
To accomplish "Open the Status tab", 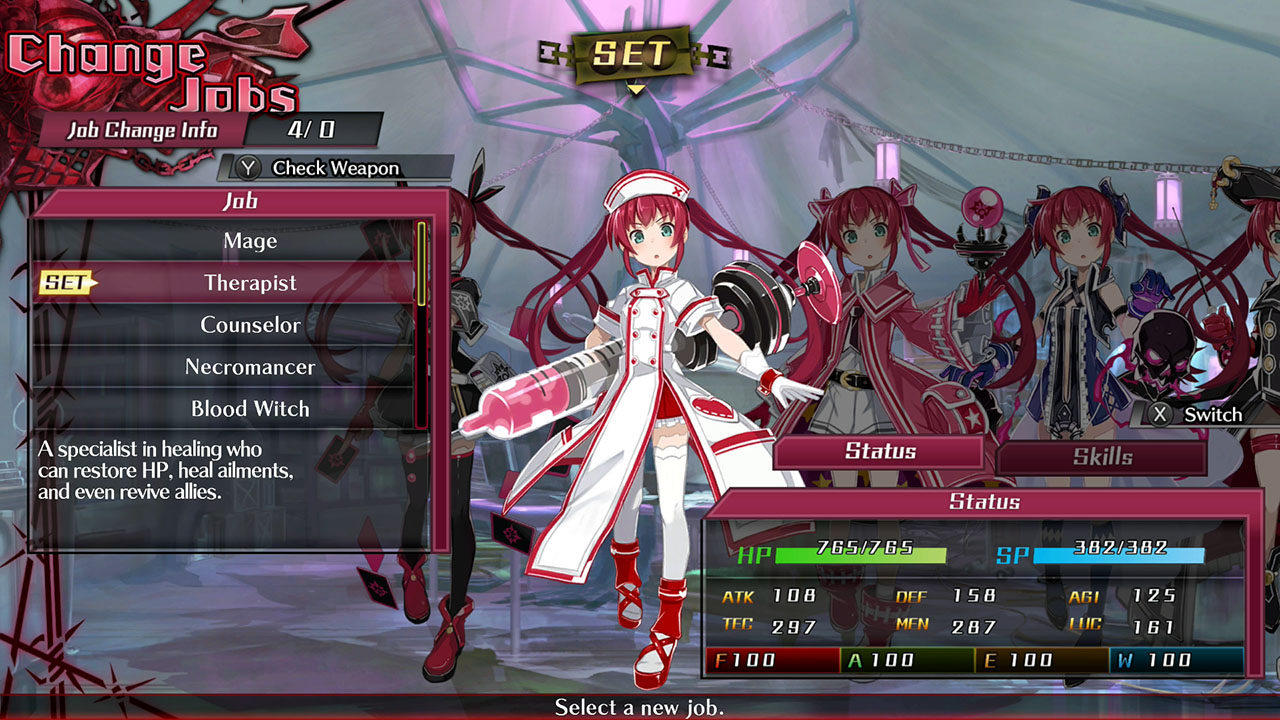I will pos(879,451).
